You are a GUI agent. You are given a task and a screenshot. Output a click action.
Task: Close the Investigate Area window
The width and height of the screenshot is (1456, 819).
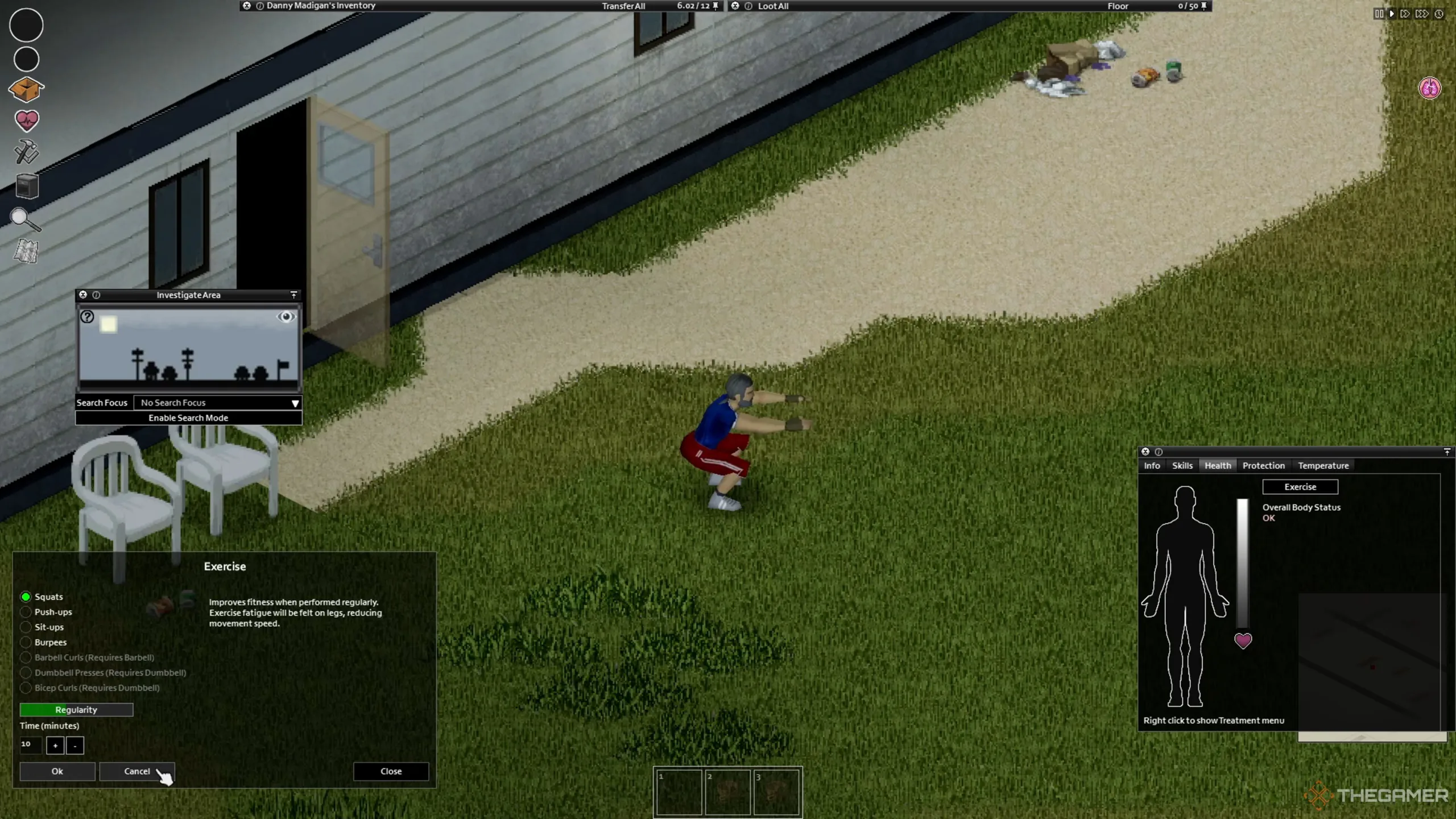pyautogui.click(x=83, y=295)
